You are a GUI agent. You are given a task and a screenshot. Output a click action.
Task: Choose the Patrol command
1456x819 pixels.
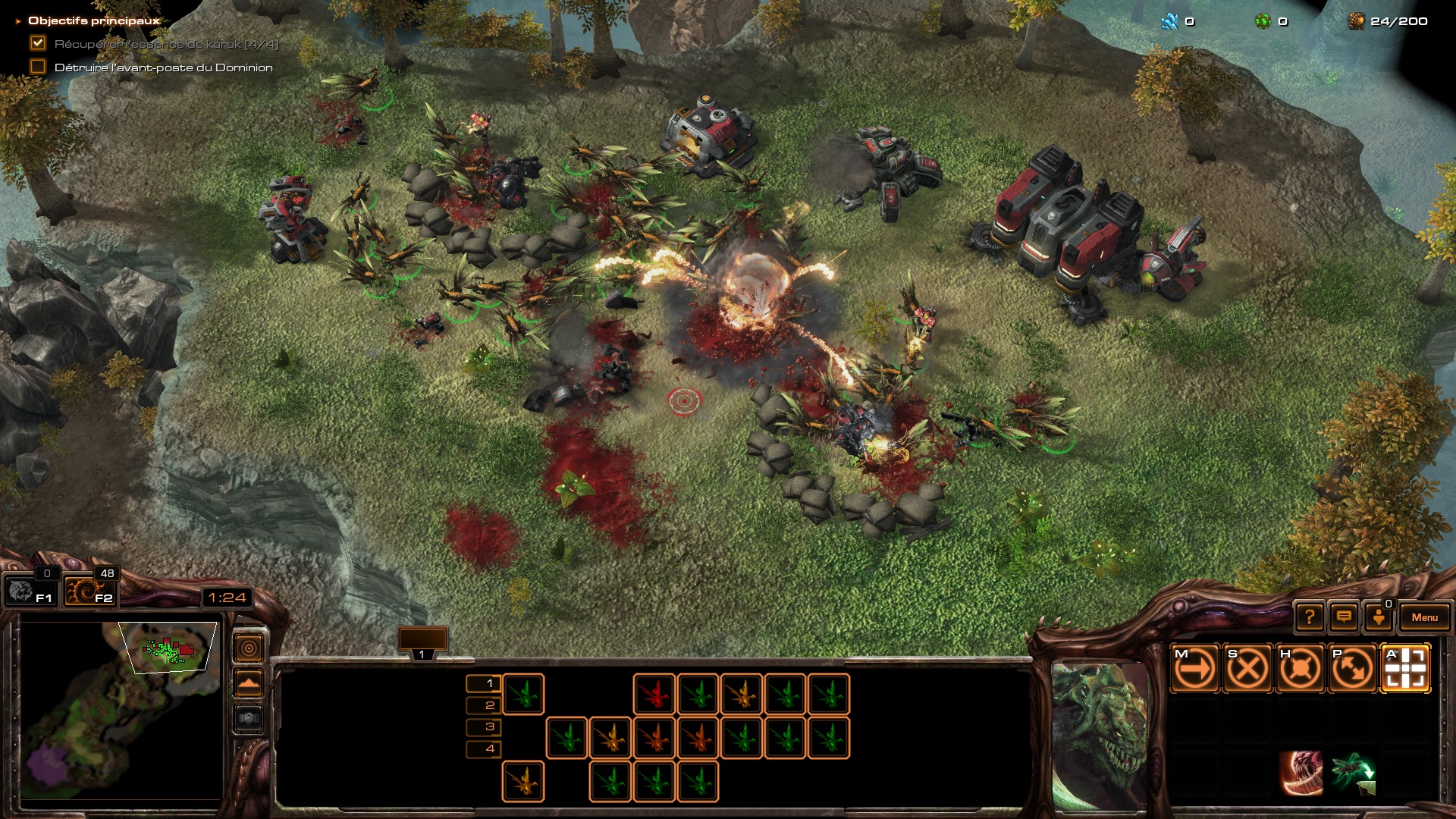point(1353,669)
